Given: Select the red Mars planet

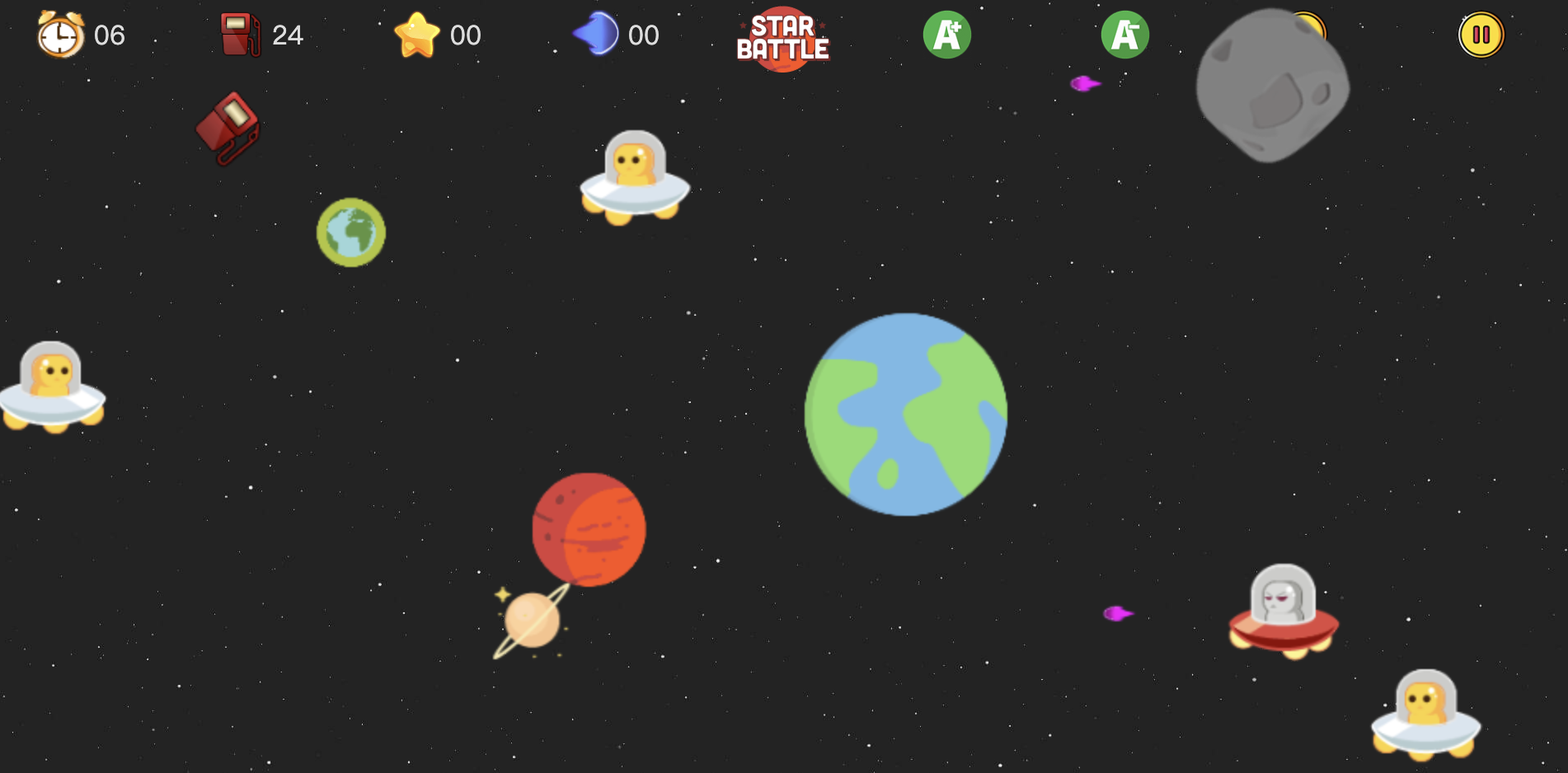Looking at the screenshot, I should [588, 531].
